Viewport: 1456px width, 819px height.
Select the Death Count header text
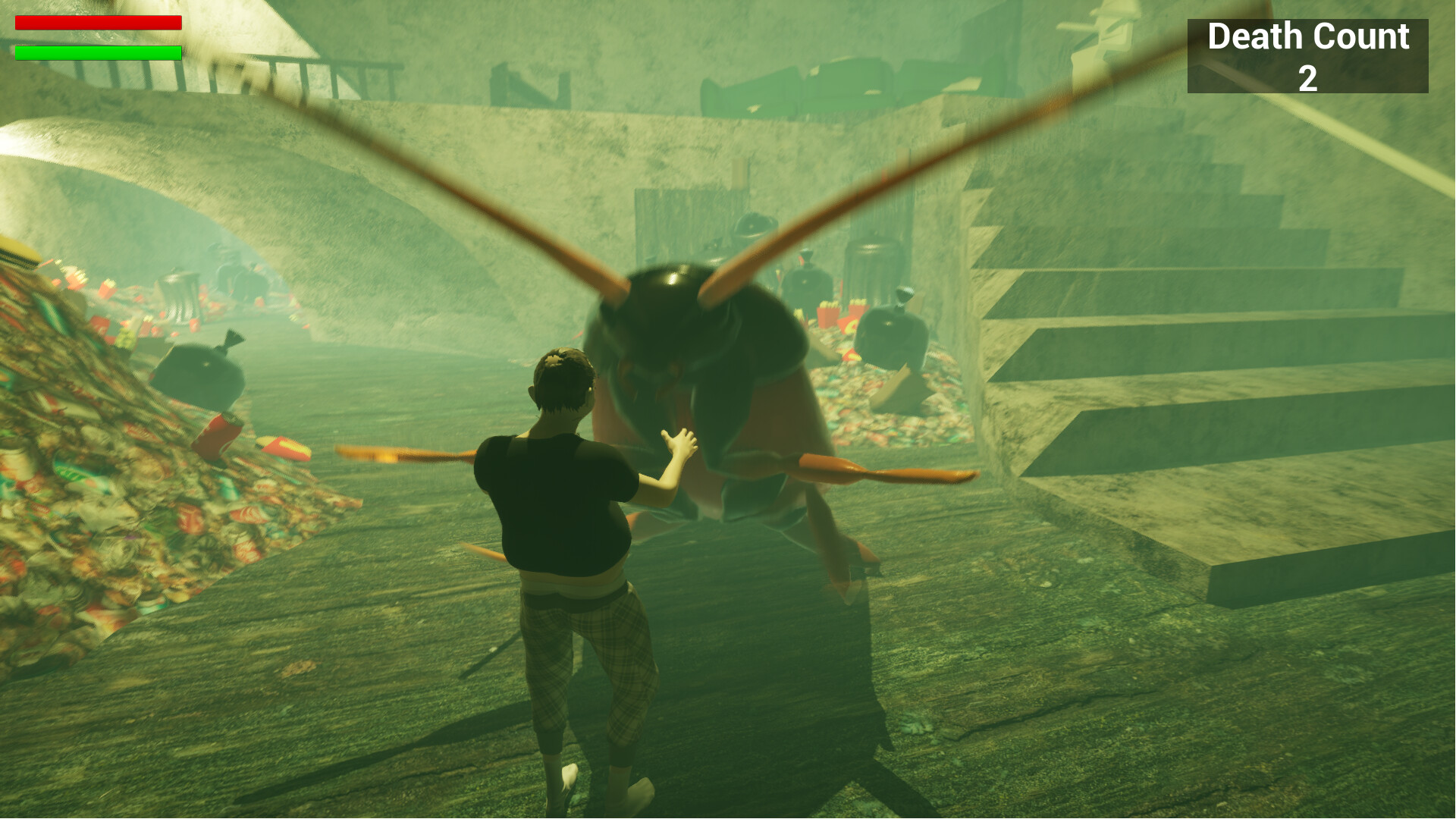pos(1308,36)
